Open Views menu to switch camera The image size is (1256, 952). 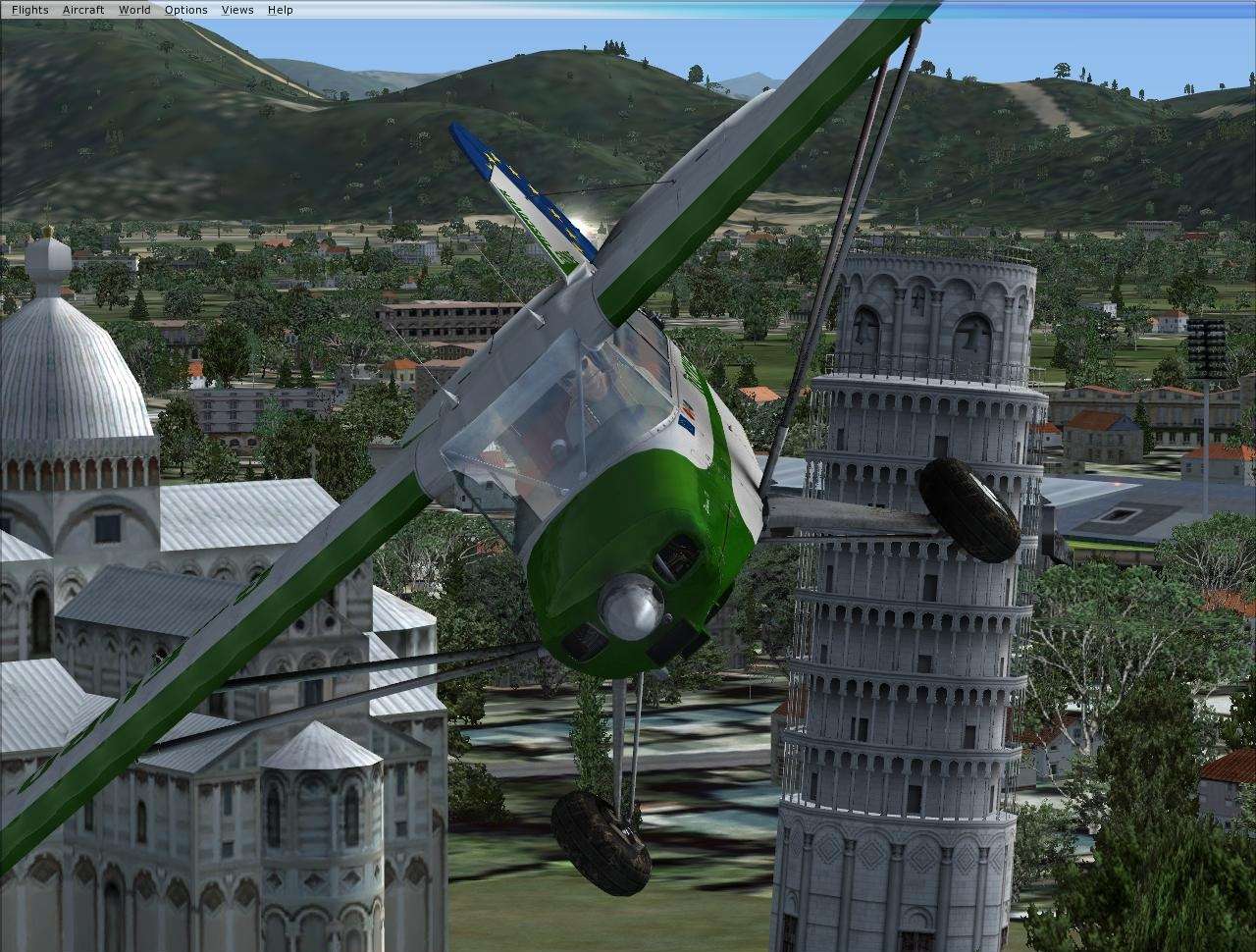[x=235, y=9]
